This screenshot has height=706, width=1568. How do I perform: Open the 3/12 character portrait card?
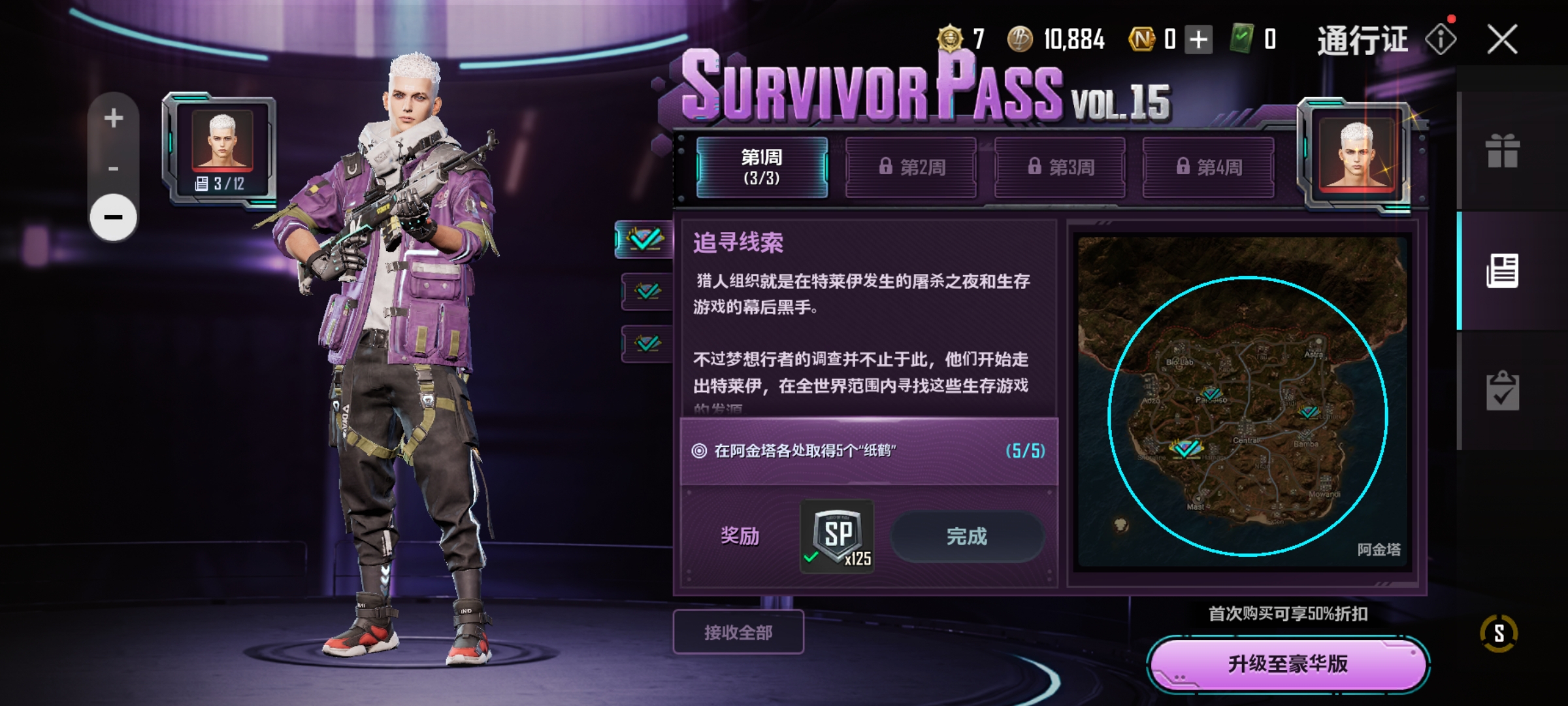222,151
